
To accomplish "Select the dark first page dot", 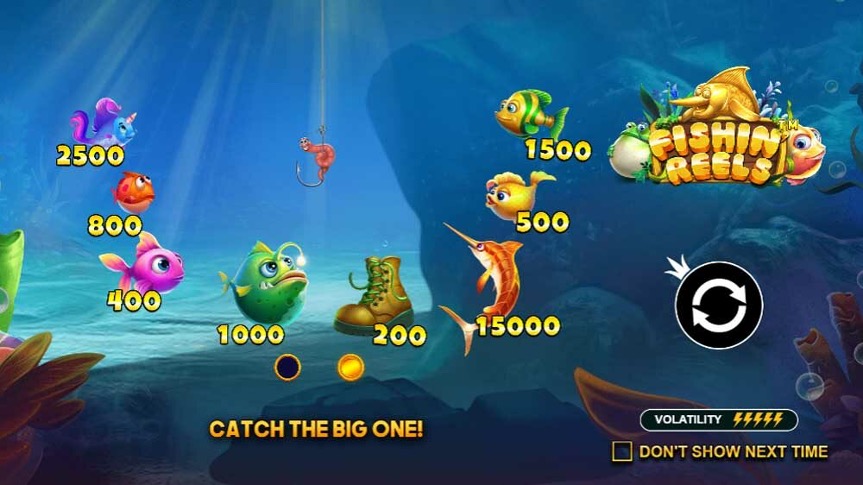I will coord(288,367).
